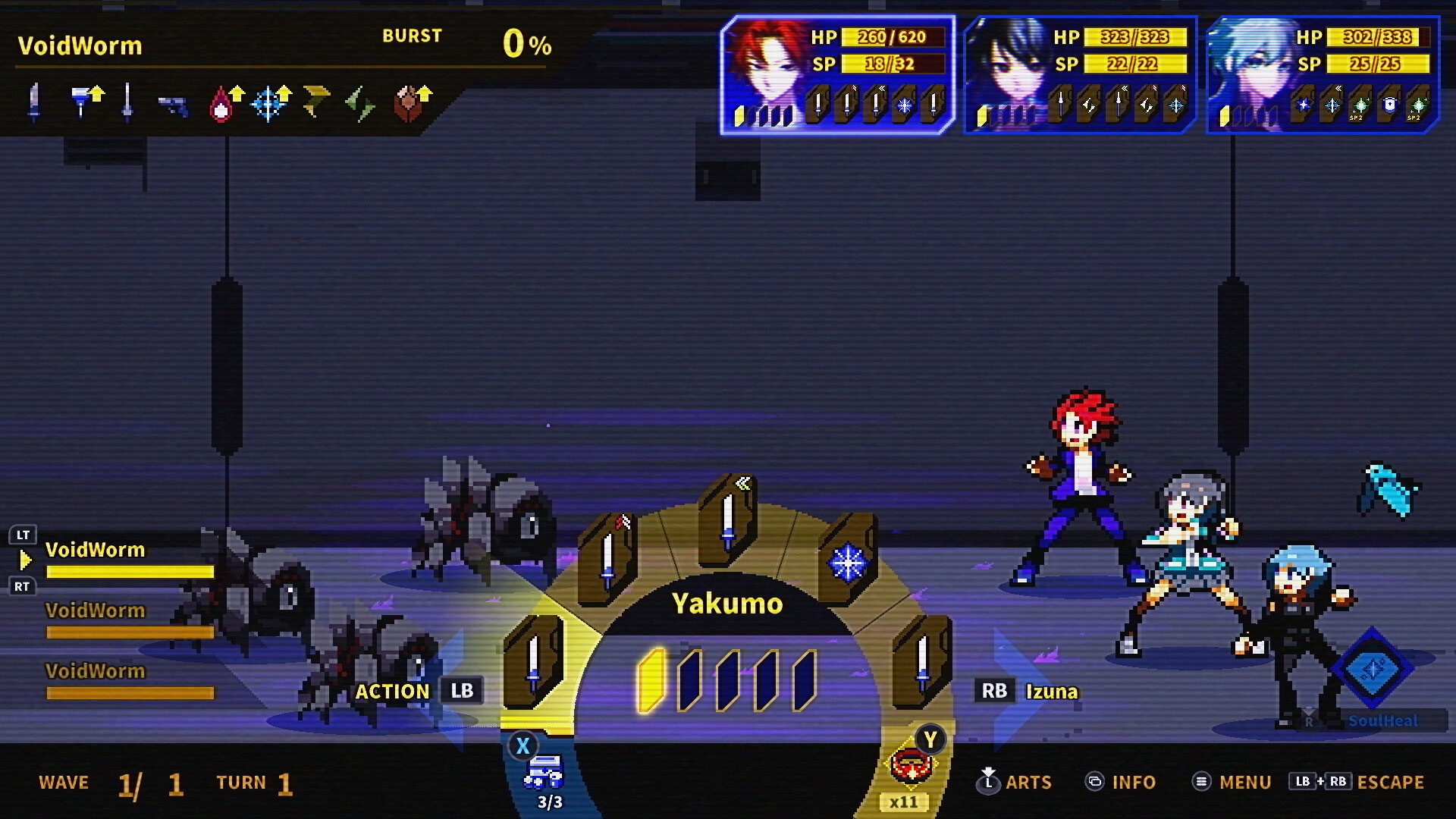
Task: Use the blue robot item with 3/3
Action: coord(543,773)
